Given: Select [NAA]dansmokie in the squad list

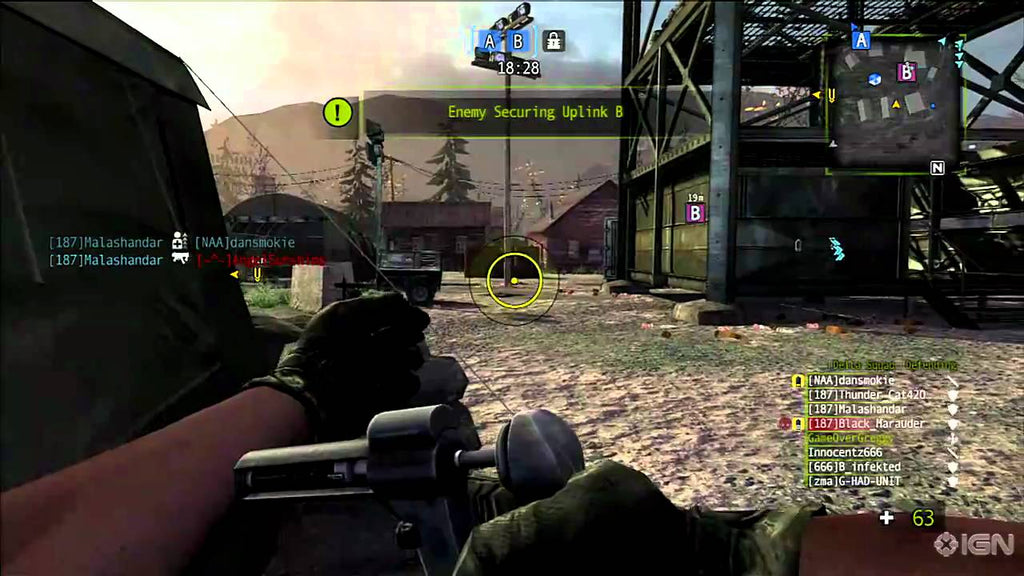Looking at the screenshot, I should pyautogui.click(x=851, y=381).
